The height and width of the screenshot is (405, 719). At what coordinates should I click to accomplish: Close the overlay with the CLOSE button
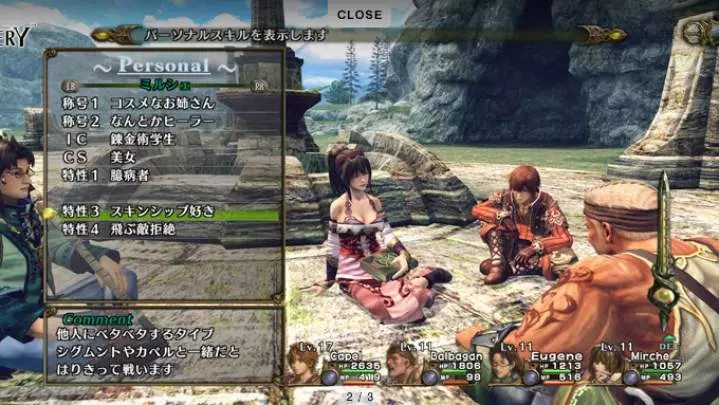pyautogui.click(x=359, y=14)
